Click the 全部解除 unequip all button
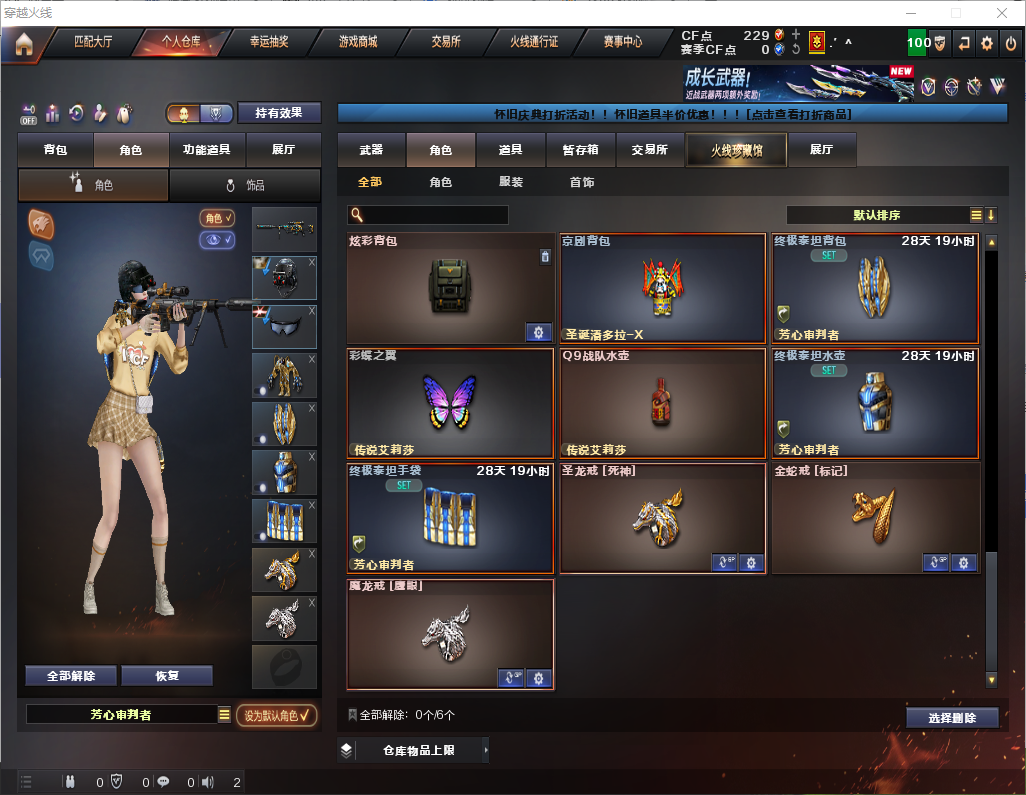 (x=70, y=676)
